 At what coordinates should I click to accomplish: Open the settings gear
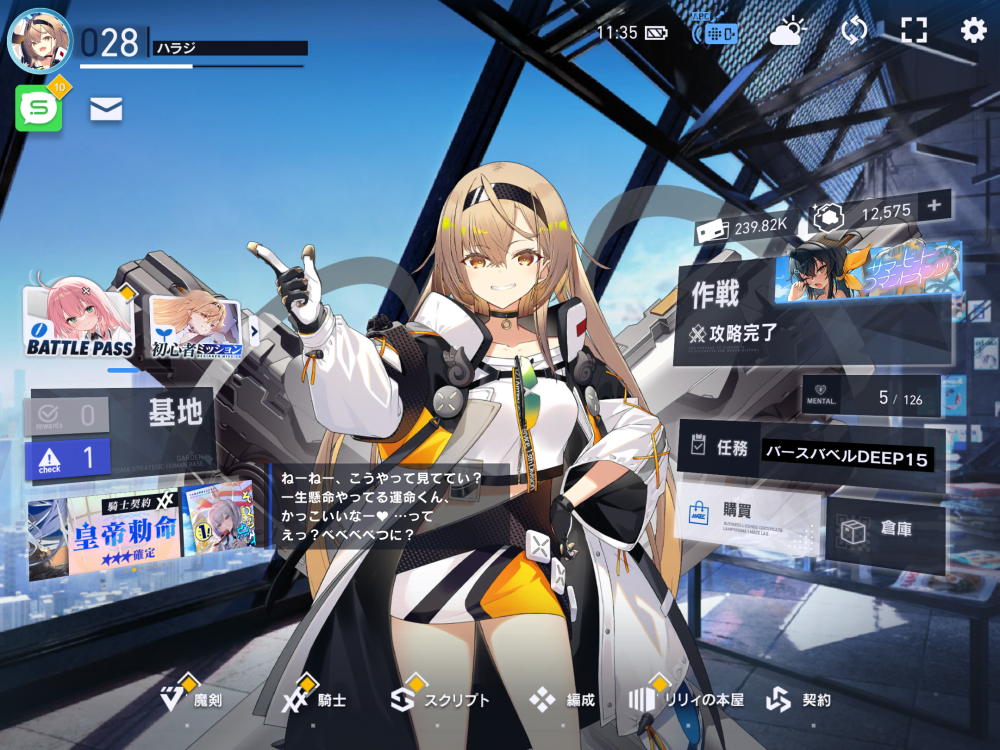(973, 31)
